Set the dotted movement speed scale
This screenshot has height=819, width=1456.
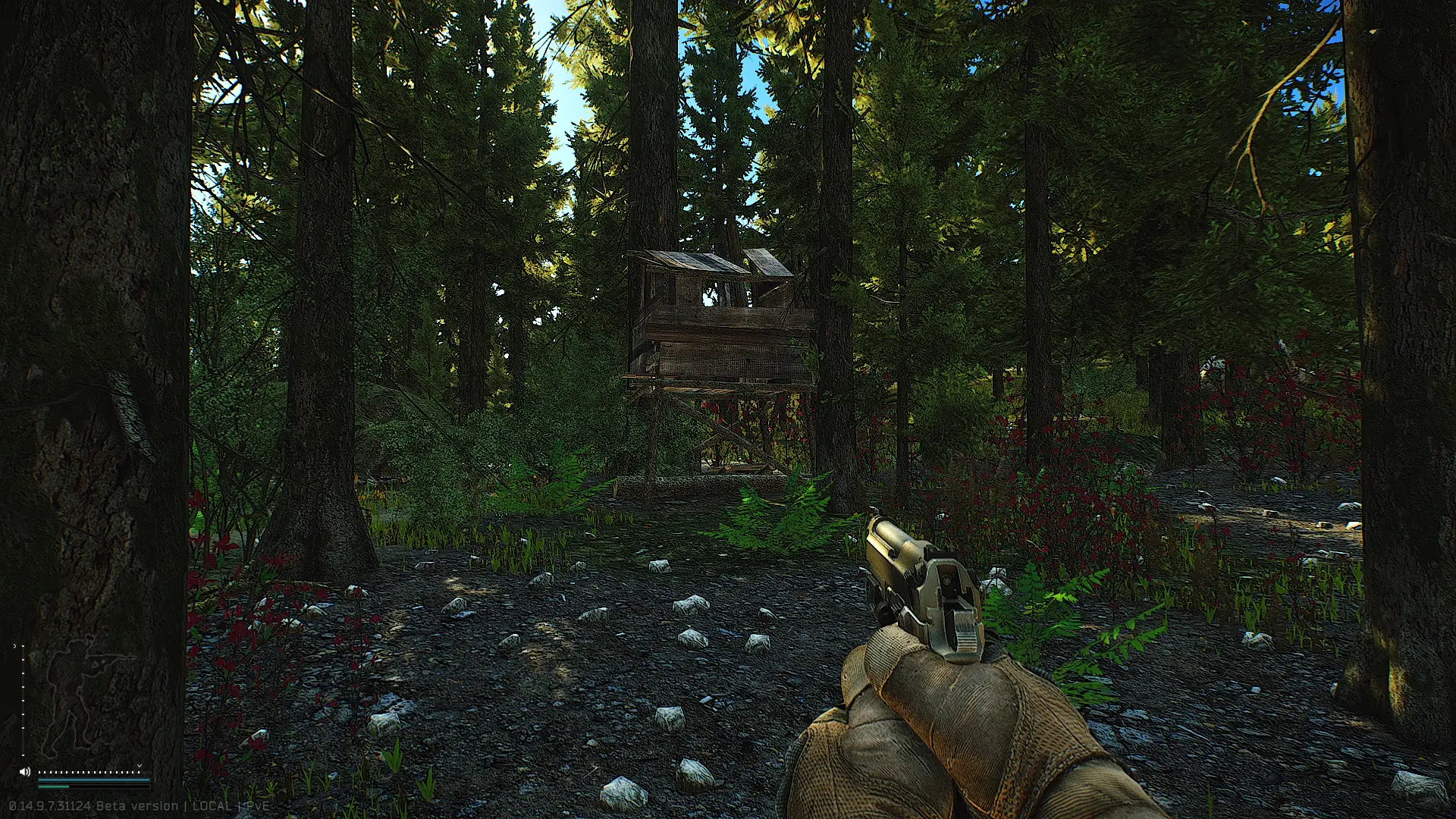tap(89, 772)
